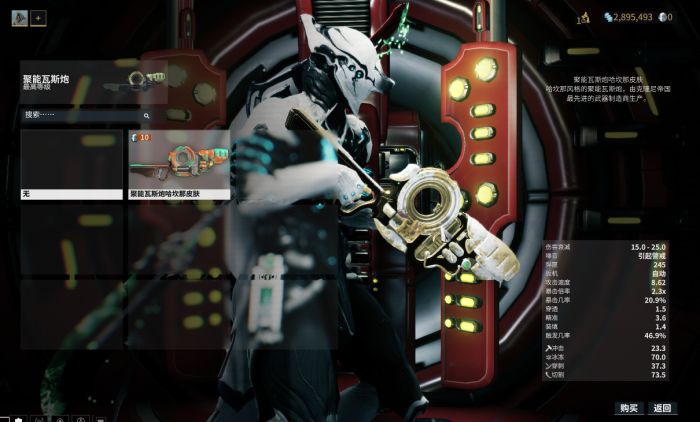Image resolution: width=700 pixels, height=422 pixels.
Task: Click the 购买 (buy) button
Action: pos(629,408)
